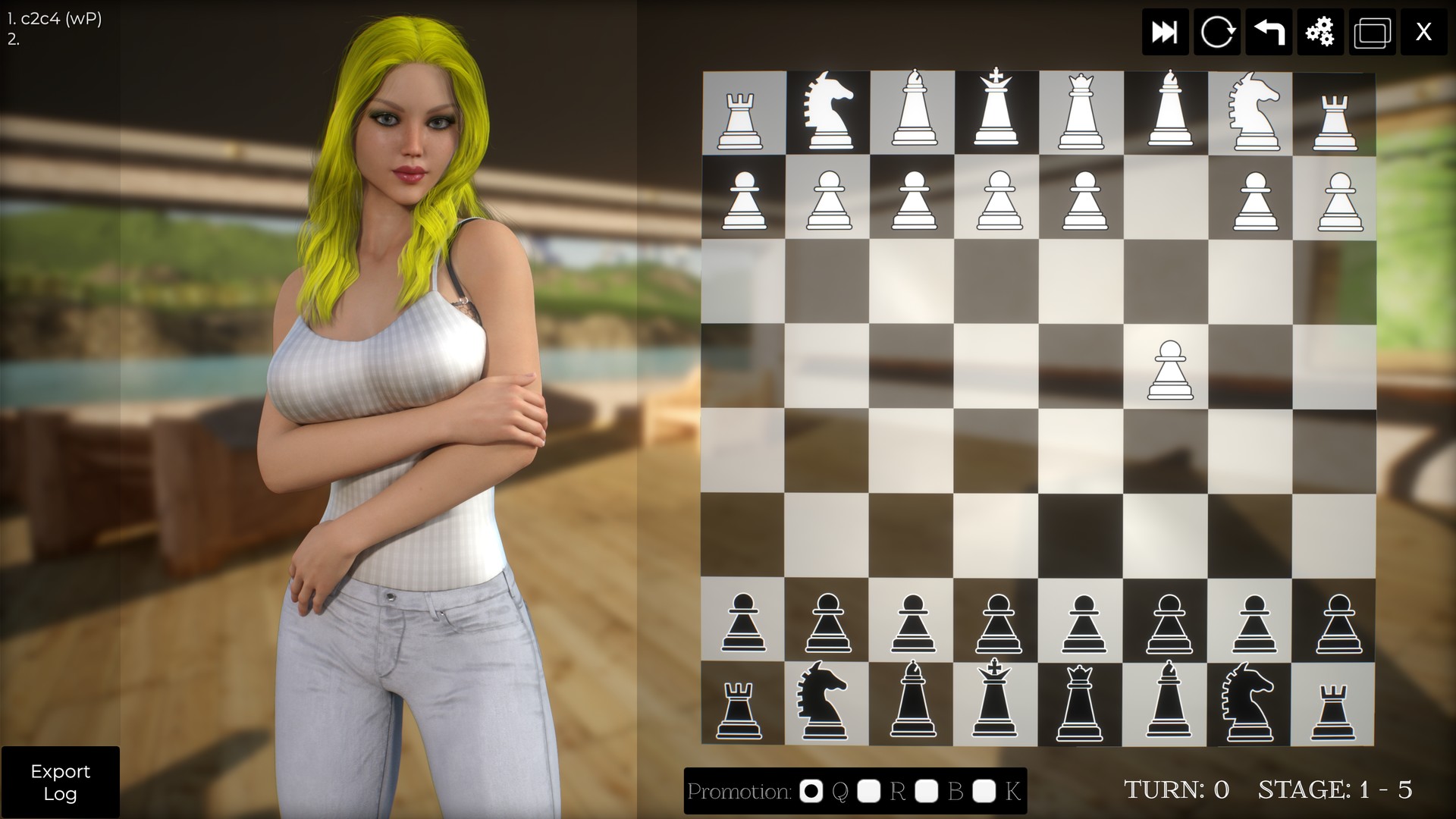Toggle the Q promotion checkbox
1456x819 pixels.
point(811,792)
